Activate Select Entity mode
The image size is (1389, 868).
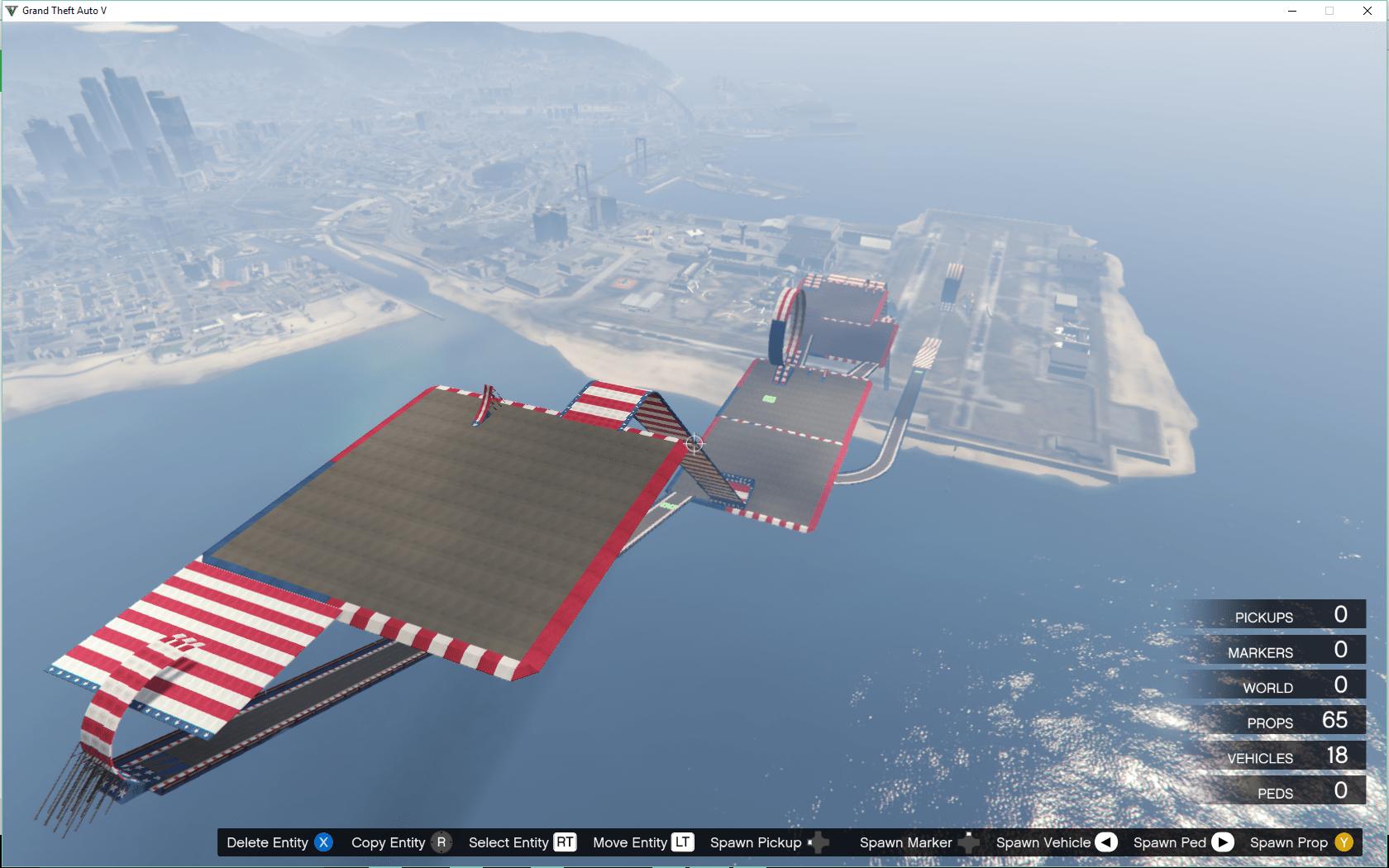508,842
